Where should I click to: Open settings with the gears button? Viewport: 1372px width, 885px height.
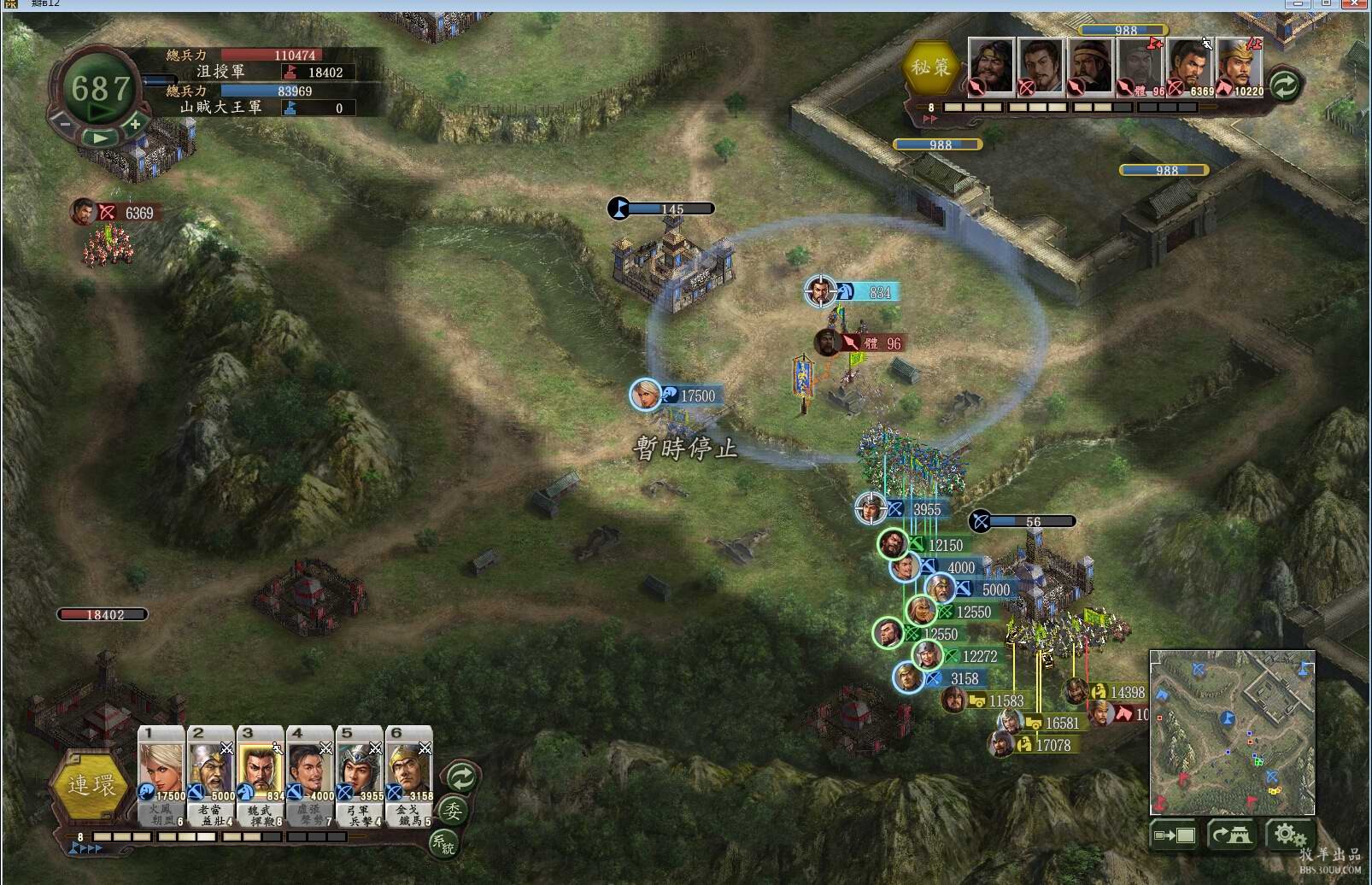pos(1289,835)
